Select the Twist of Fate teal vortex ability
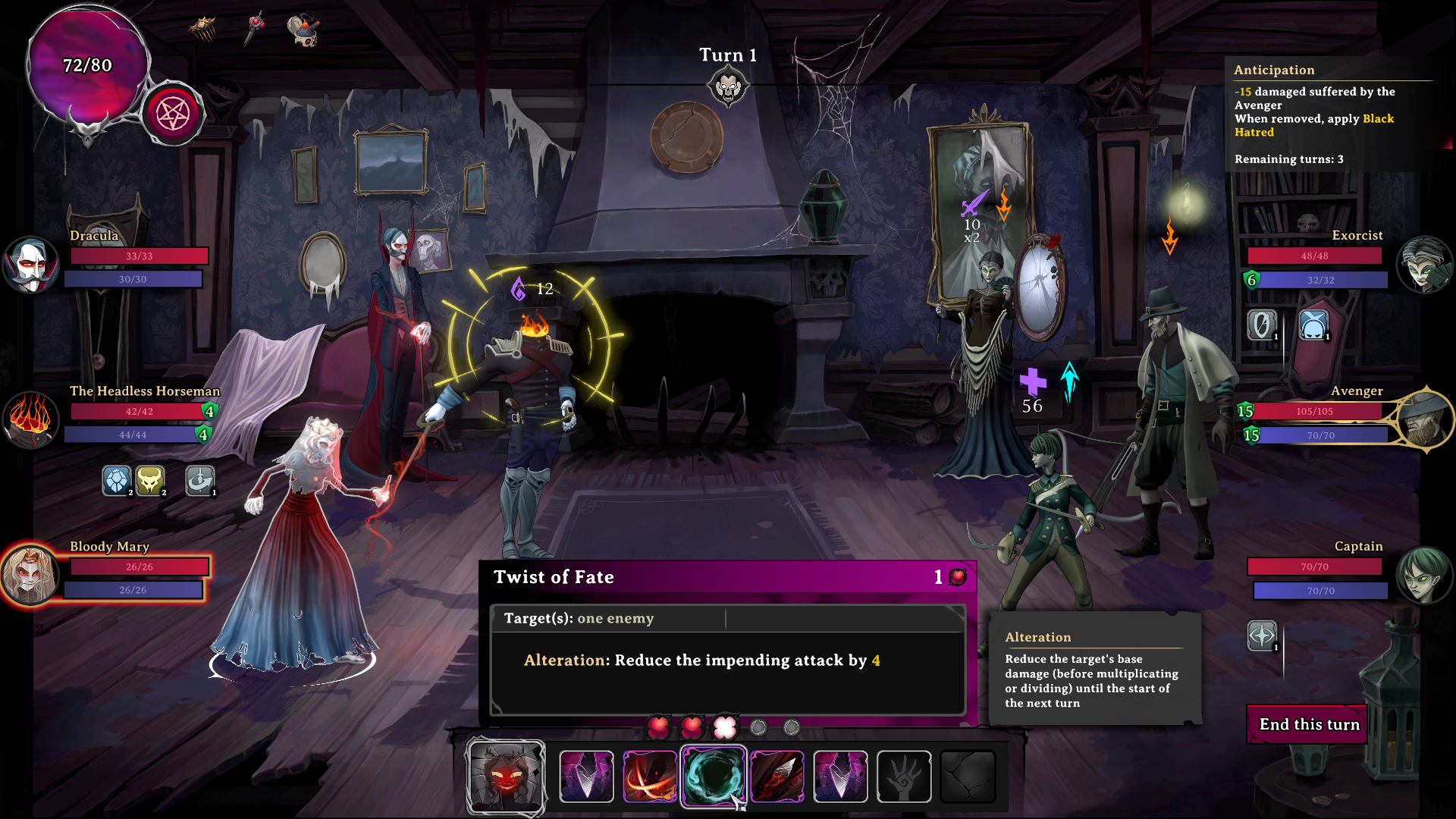The width and height of the screenshot is (1456, 819). (x=713, y=776)
